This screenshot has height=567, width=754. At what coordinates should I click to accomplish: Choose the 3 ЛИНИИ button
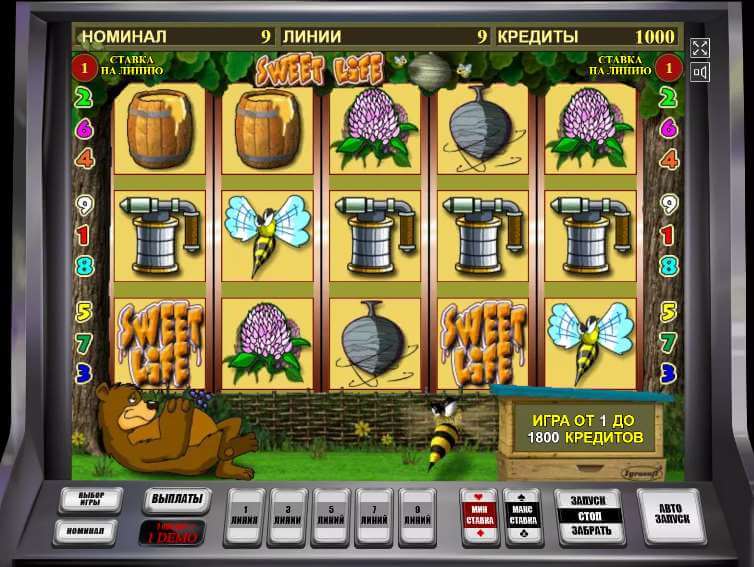[288, 514]
